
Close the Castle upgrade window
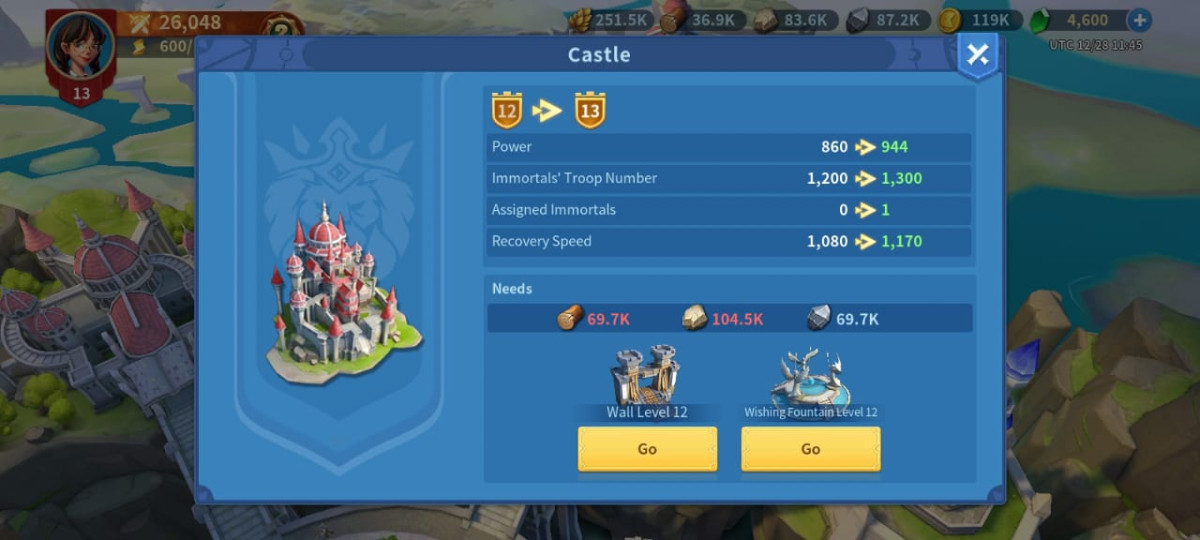(x=977, y=56)
